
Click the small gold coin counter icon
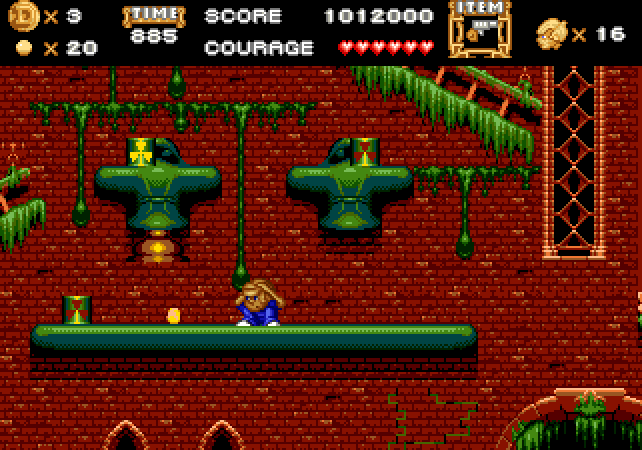24,47
